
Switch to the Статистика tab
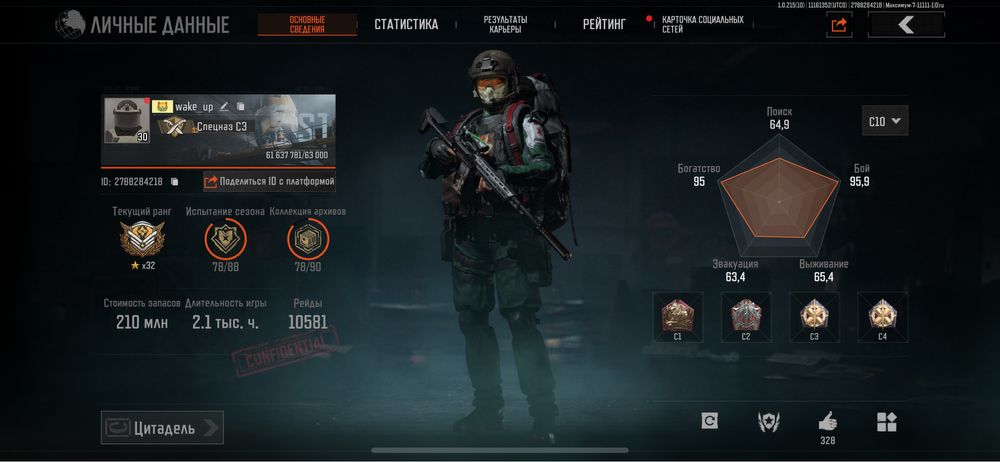click(x=406, y=25)
